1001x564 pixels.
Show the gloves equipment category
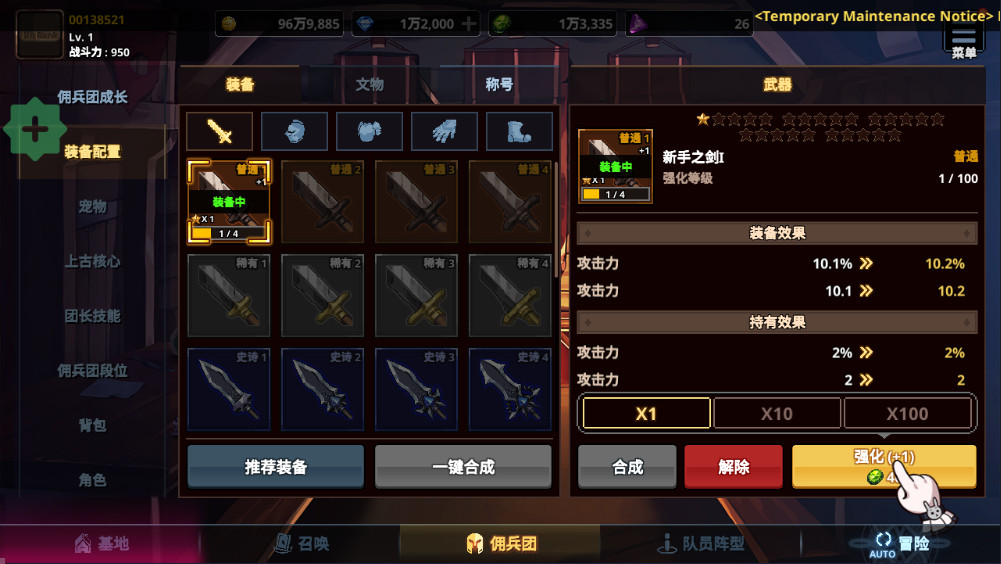tap(444, 131)
